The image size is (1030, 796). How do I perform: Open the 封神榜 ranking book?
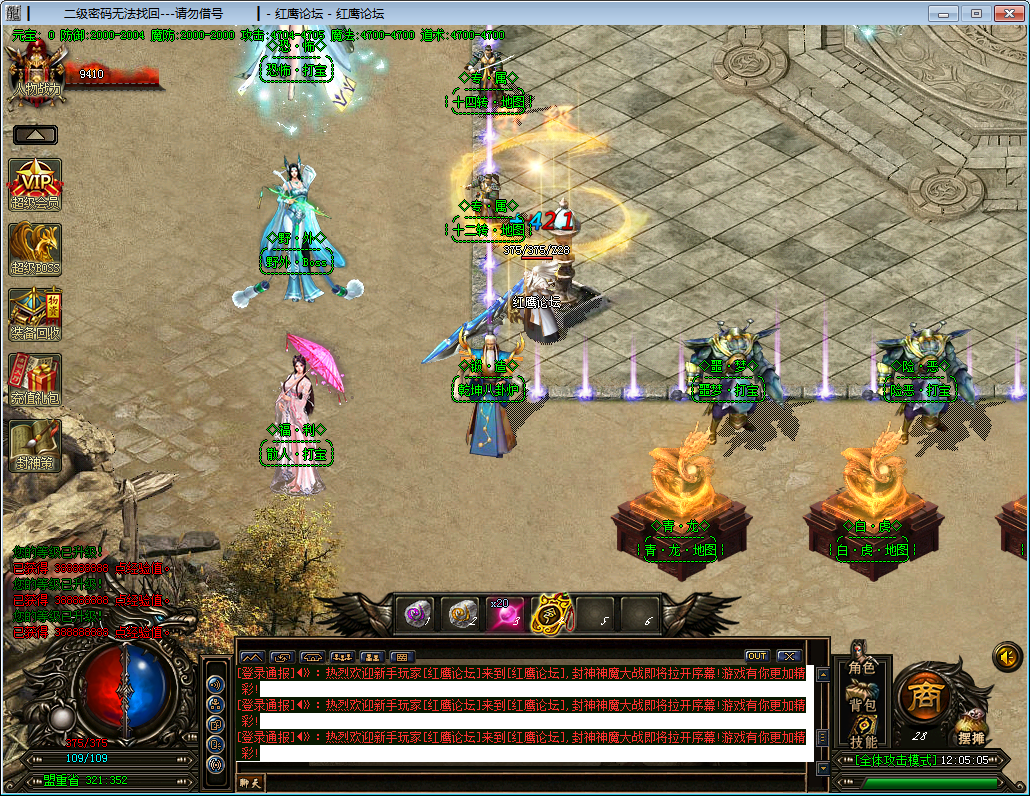pos(36,445)
